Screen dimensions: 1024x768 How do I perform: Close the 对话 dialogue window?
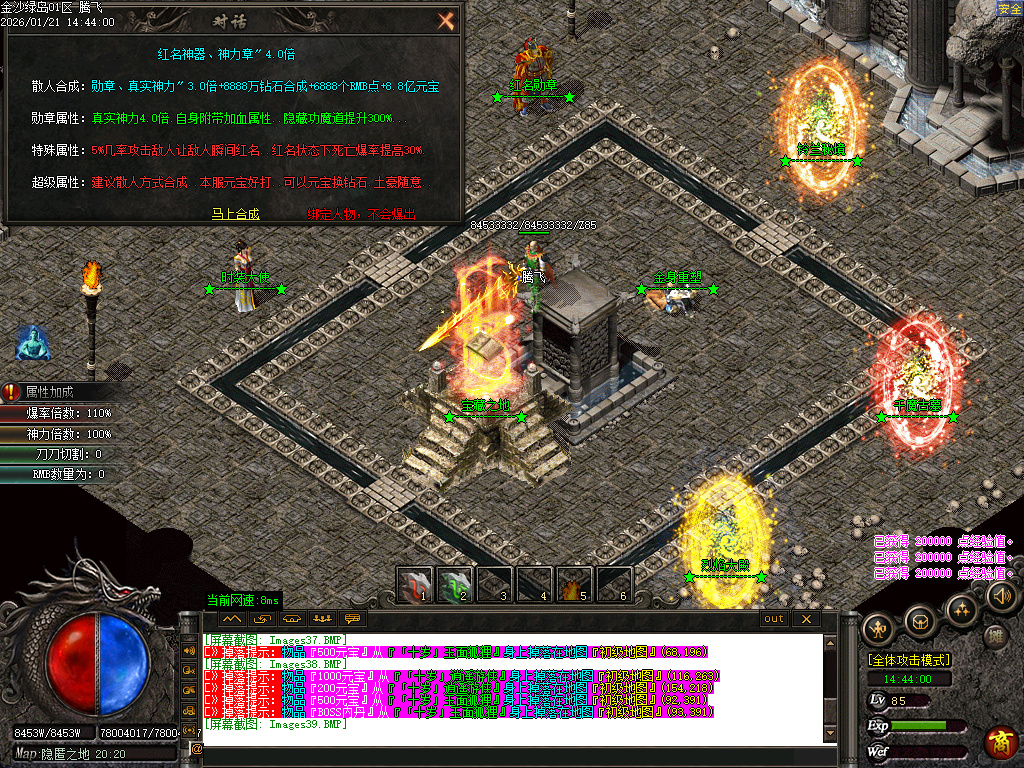click(446, 21)
